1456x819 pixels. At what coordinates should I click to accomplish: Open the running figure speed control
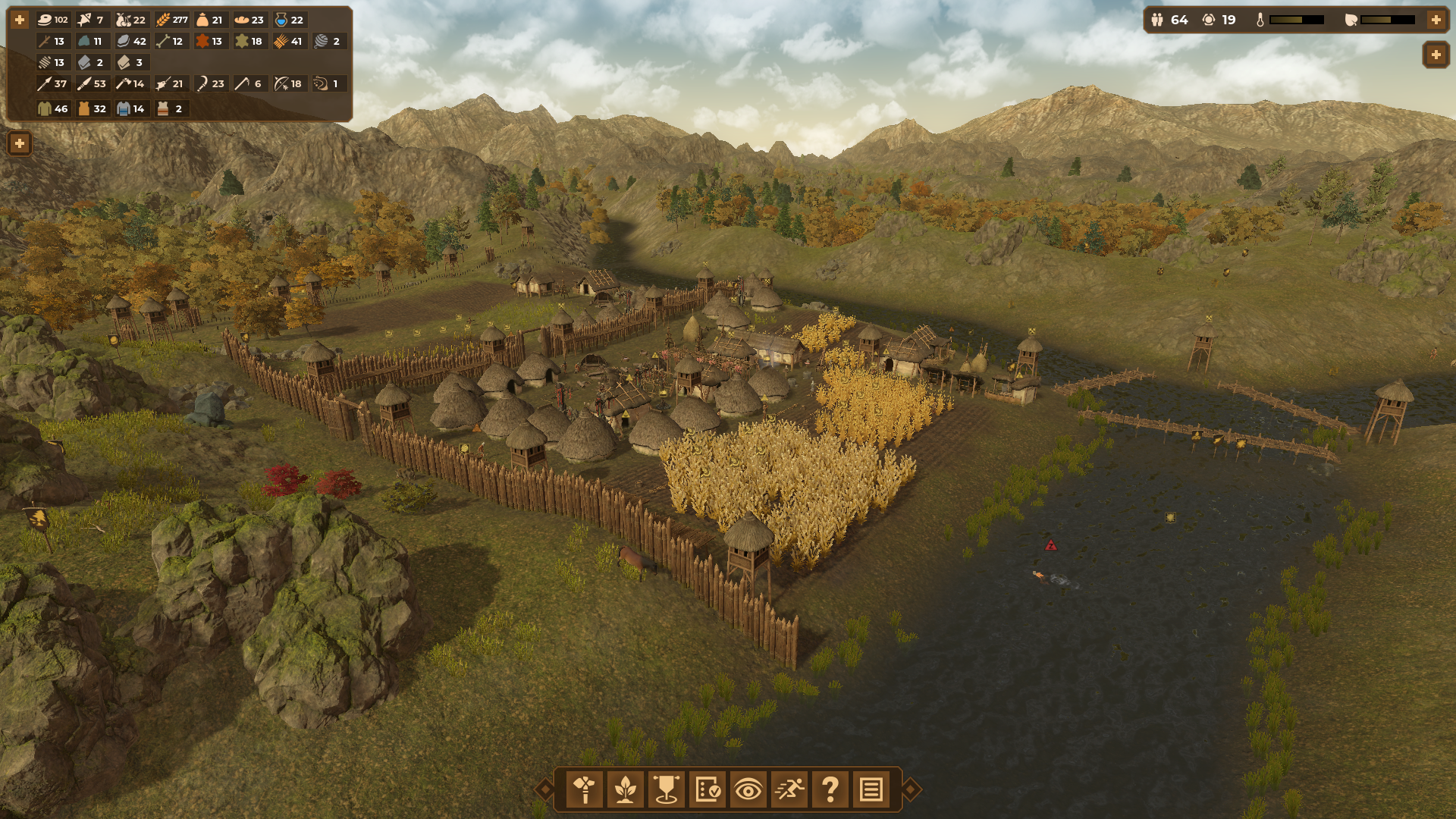point(789,789)
